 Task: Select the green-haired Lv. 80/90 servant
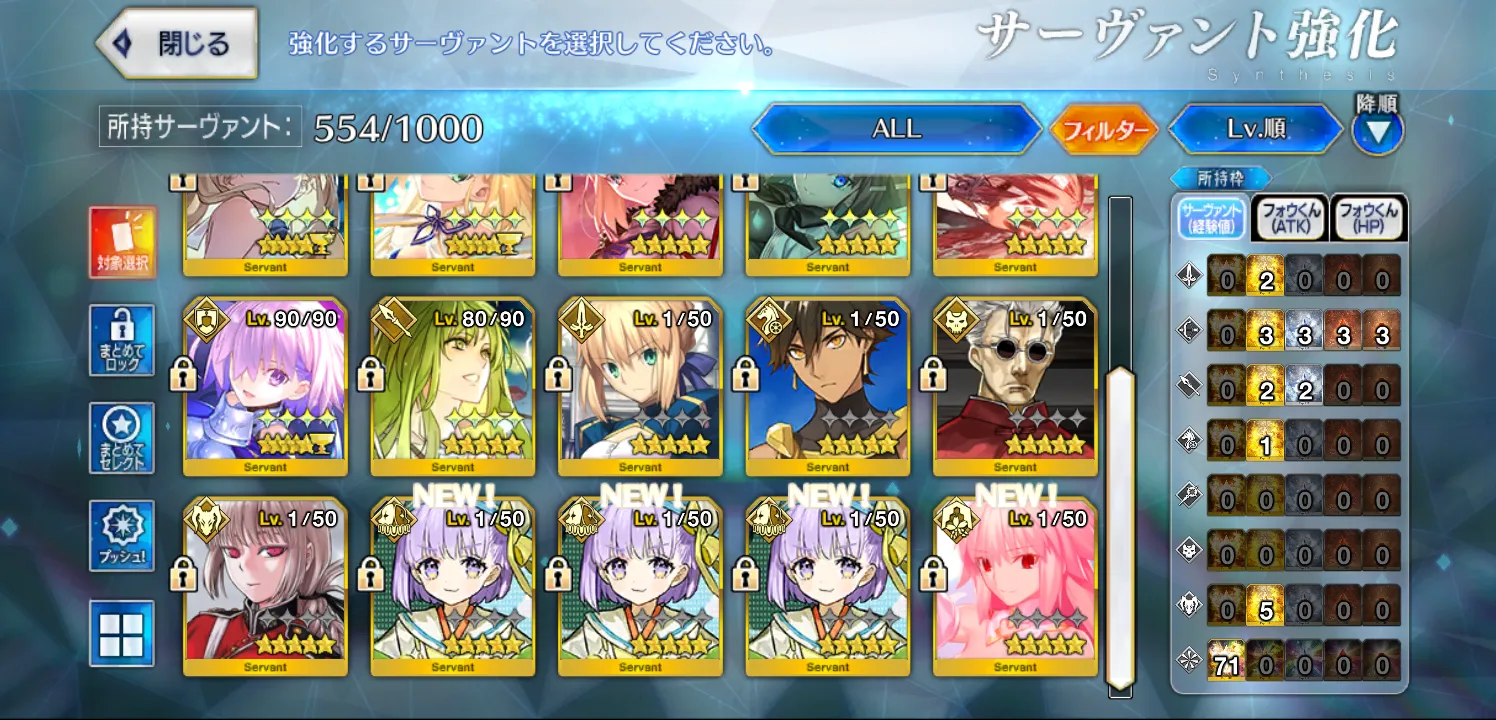[x=453, y=386]
